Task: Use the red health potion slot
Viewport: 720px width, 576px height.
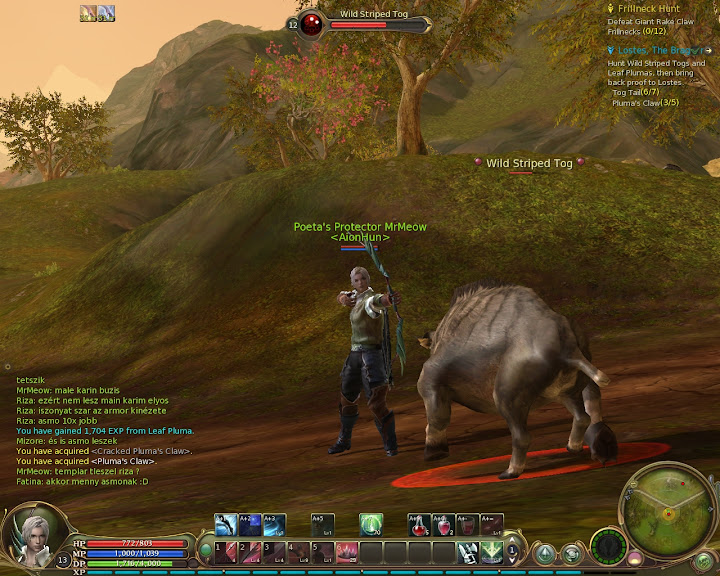Action: 420,524
